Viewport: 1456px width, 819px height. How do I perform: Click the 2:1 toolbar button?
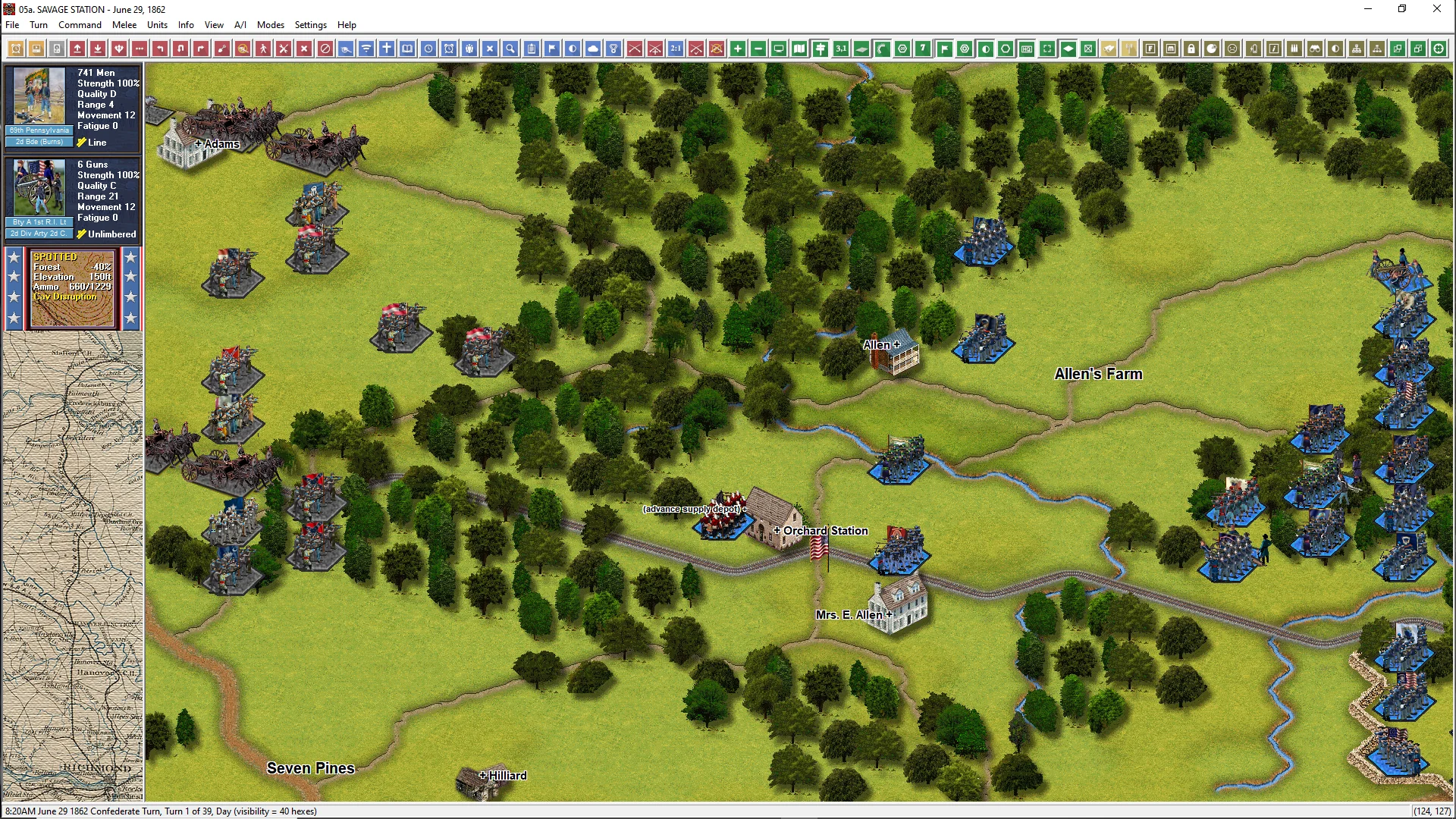(x=675, y=49)
